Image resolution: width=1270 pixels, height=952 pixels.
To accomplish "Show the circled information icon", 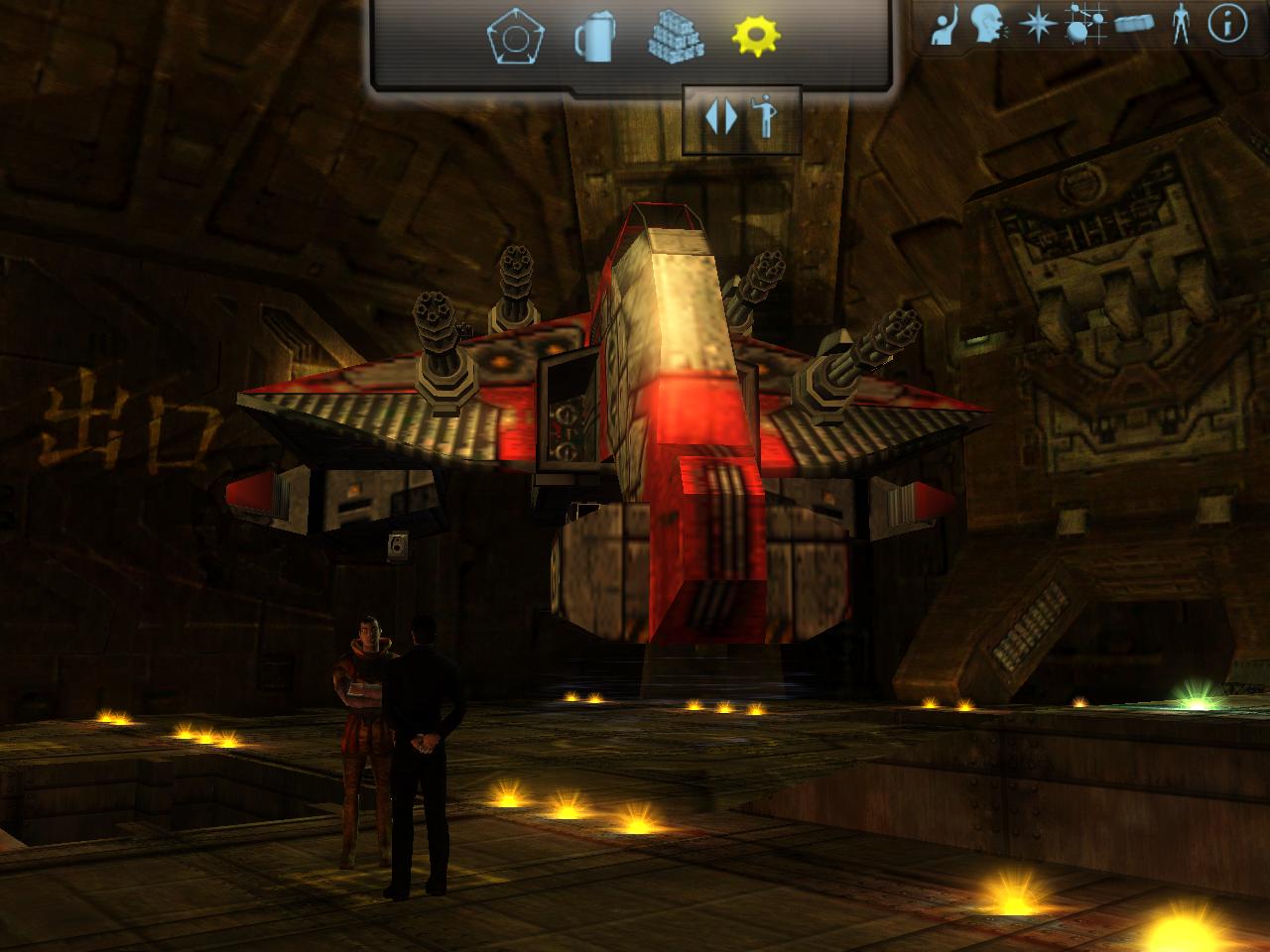I will 1227,24.
